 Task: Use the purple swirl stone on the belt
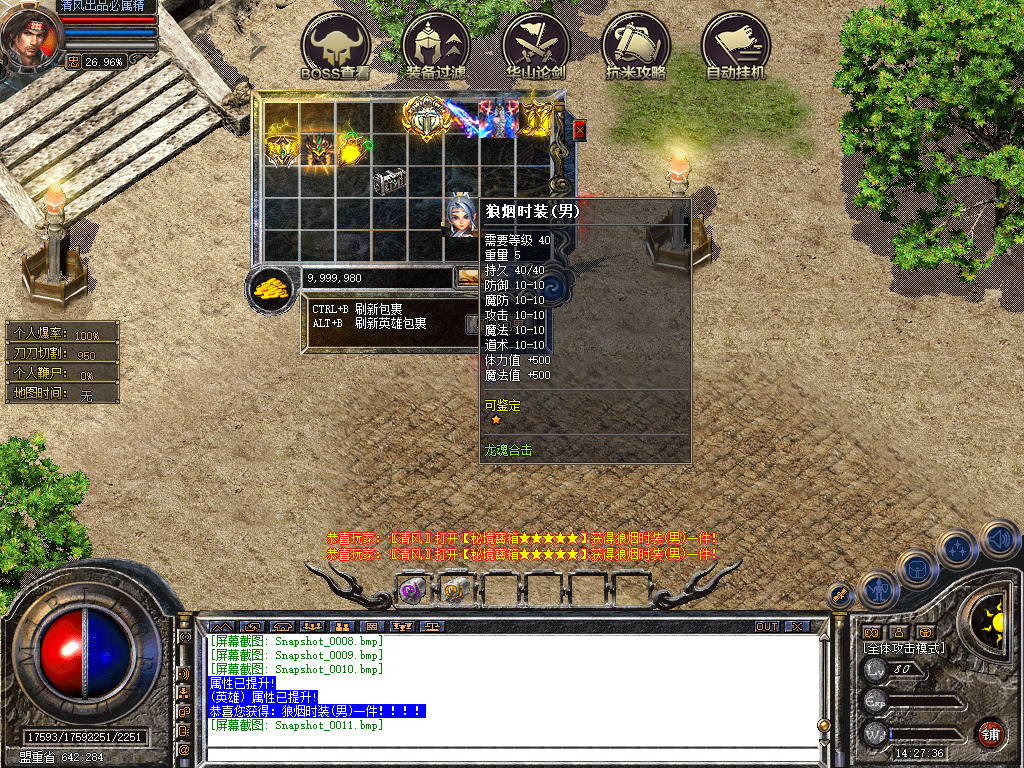(x=411, y=591)
